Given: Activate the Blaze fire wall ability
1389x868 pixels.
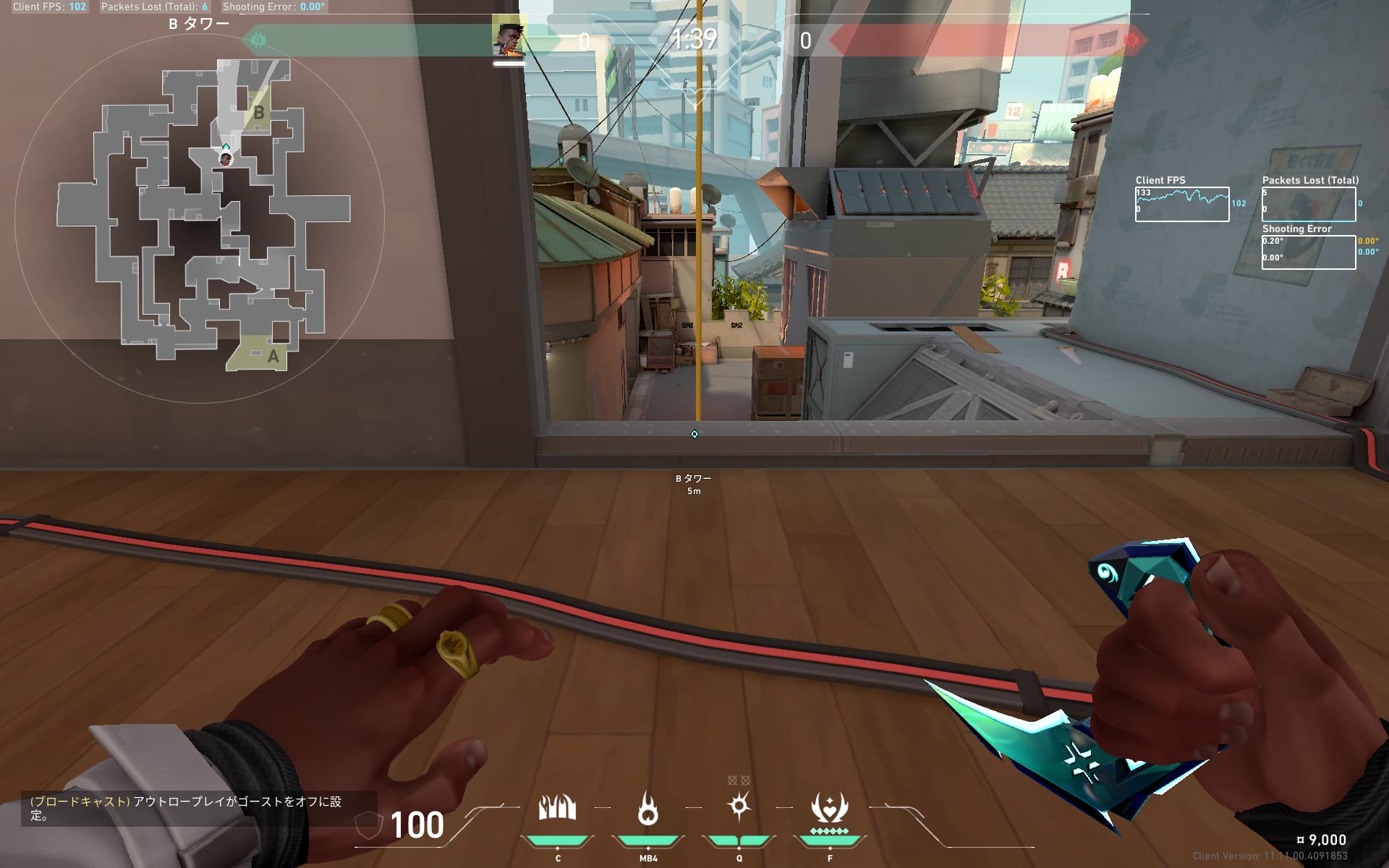Looking at the screenshot, I should pos(557,808).
